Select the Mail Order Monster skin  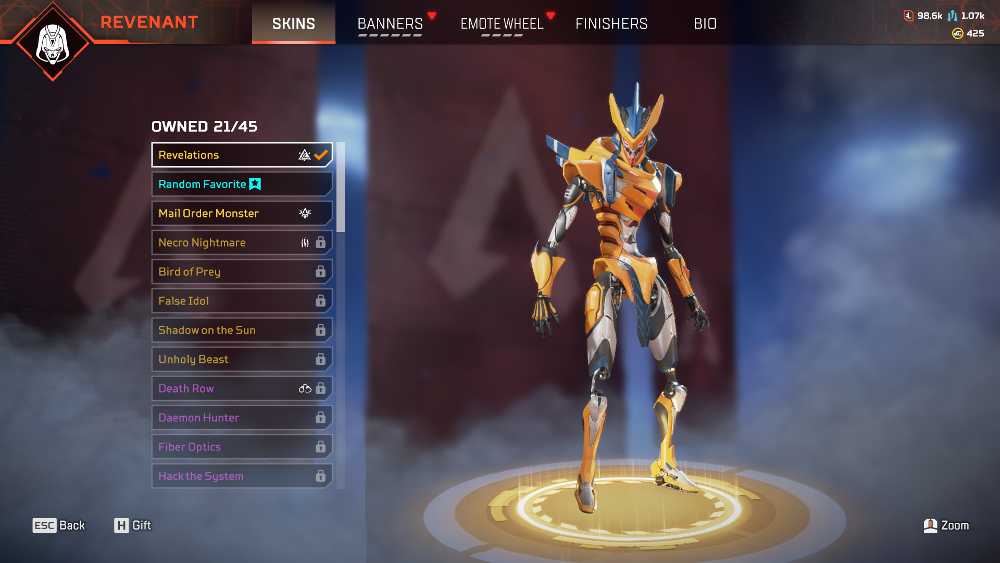[x=242, y=213]
